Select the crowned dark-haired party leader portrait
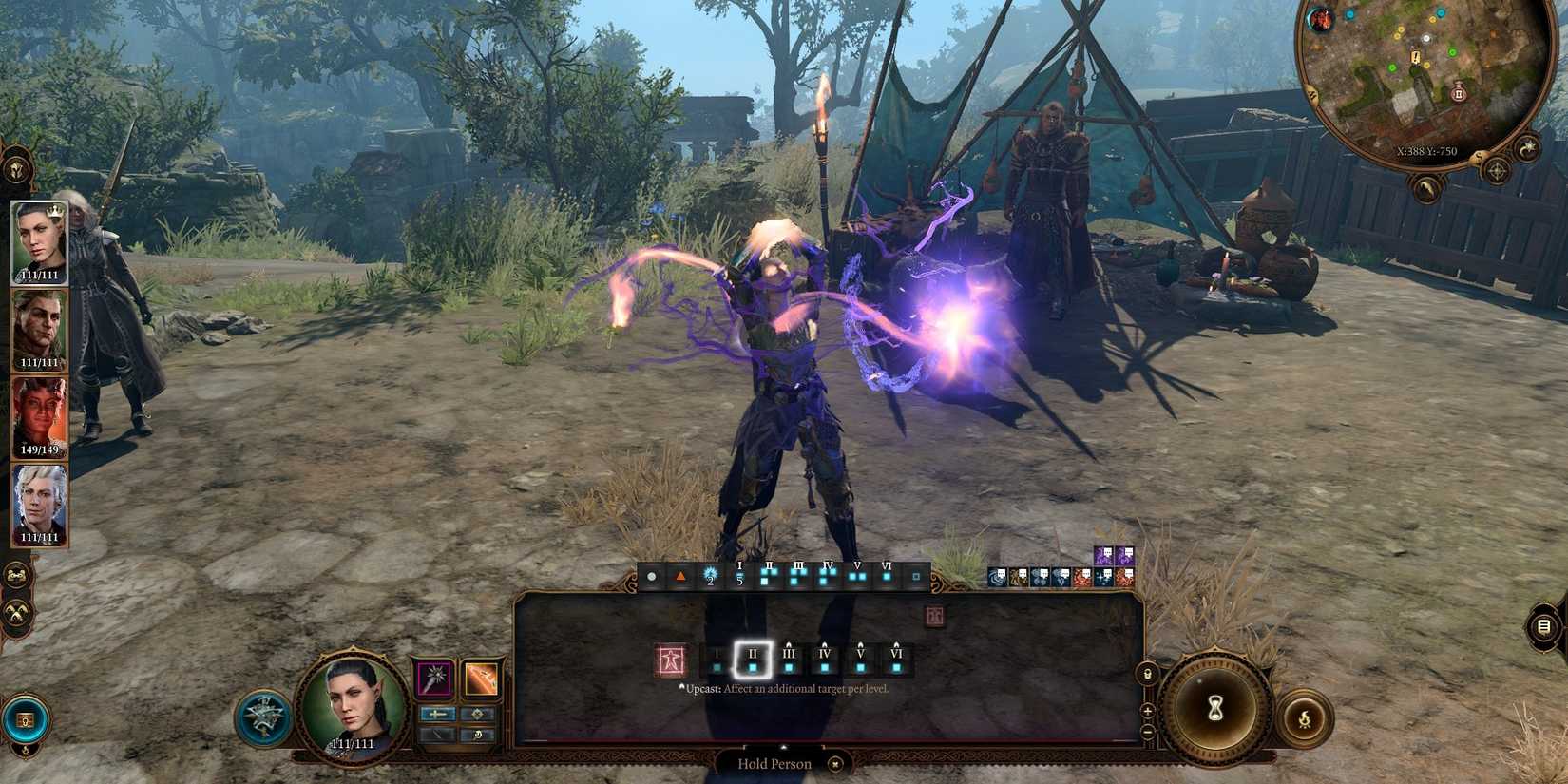 39,242
